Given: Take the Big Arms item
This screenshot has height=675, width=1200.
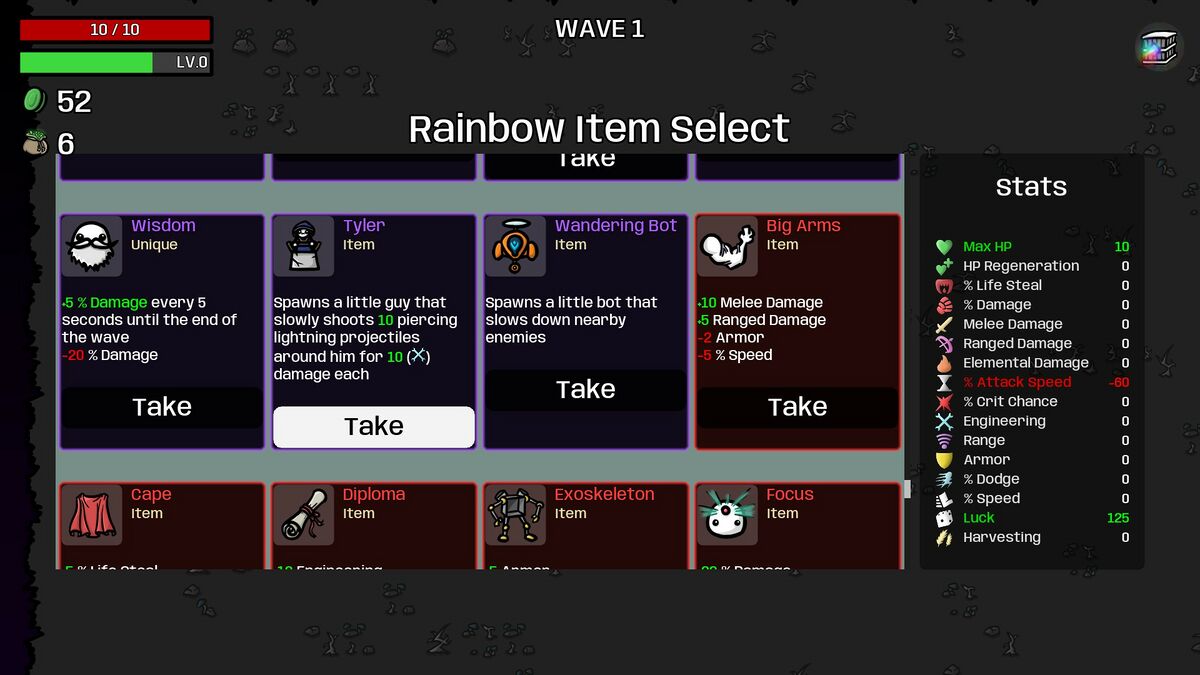Looking at the screenshot, I should pyautogui.click(x=797, y=407).
